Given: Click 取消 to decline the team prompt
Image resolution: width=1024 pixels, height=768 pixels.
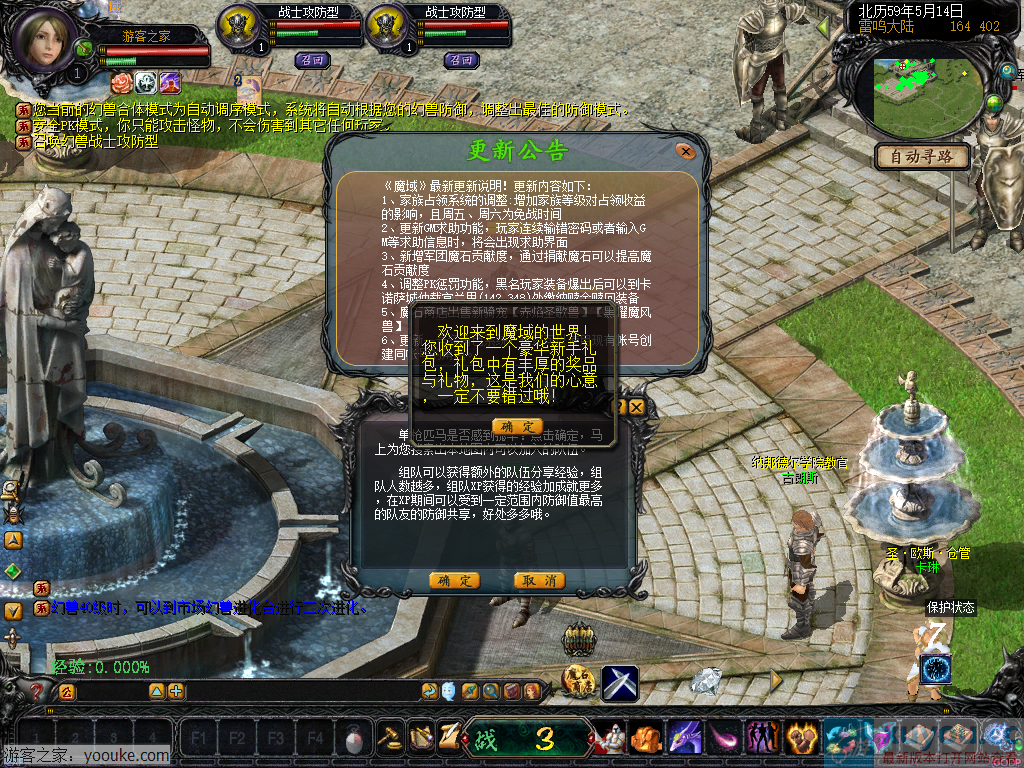Looking at the screenshot, I should click(x=539, y=581).
